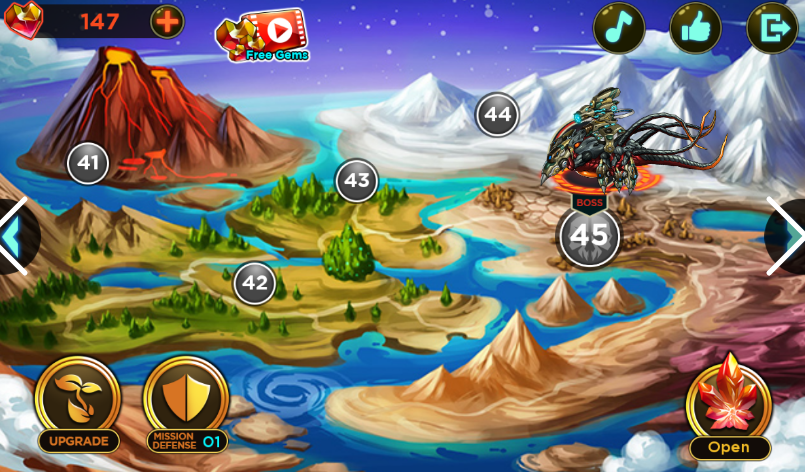Go to the next map page

point(790,236)
